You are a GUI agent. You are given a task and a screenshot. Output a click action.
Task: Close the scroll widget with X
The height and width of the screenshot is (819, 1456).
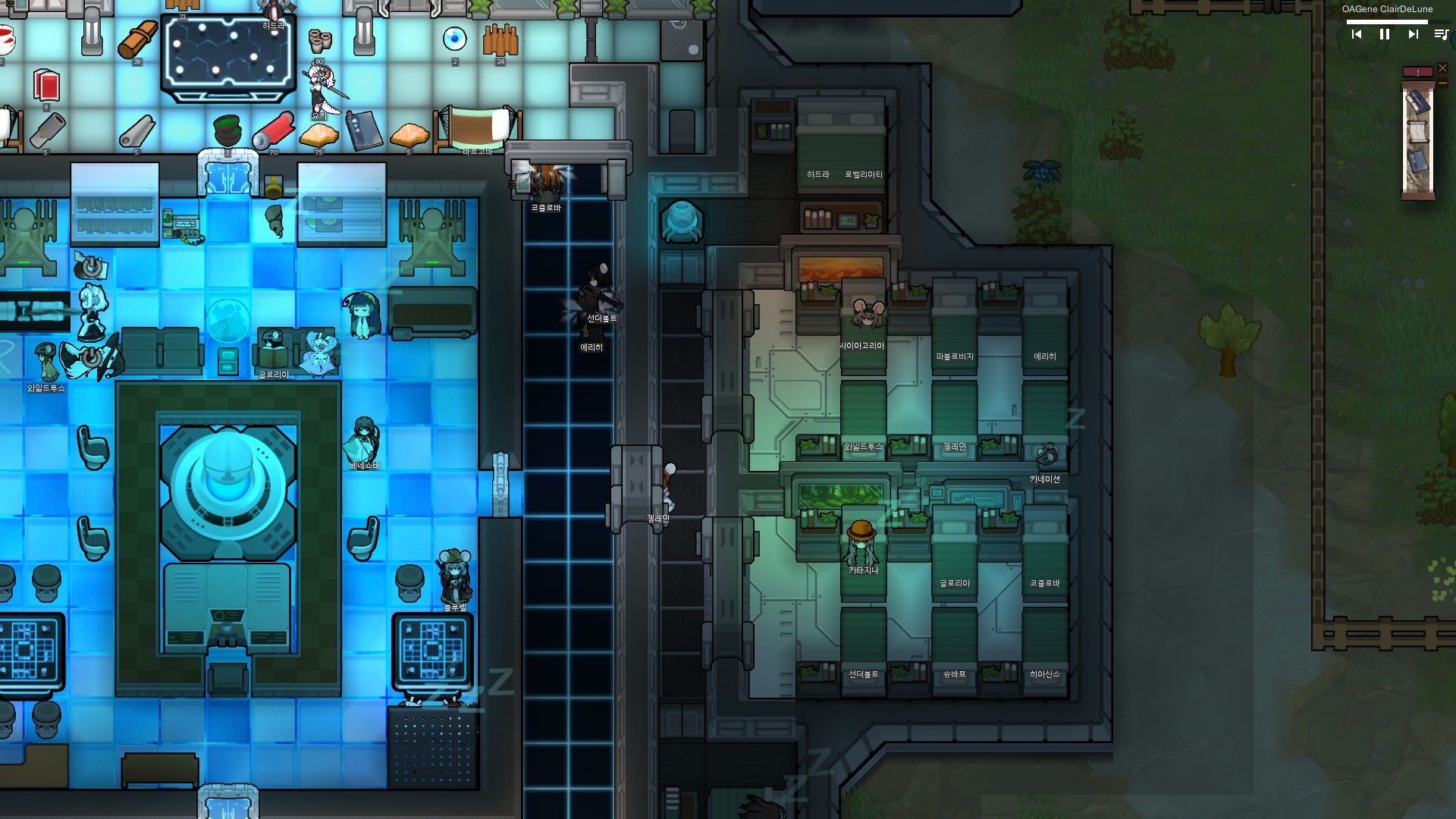tap(1442, 68)
